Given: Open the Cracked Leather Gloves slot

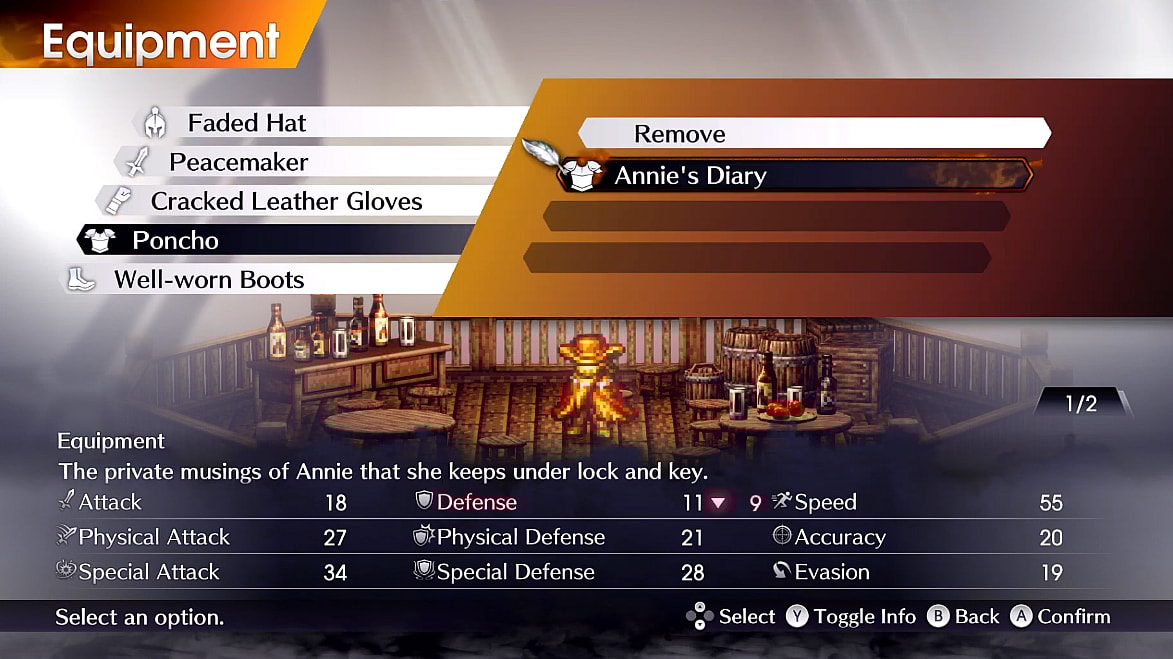Looking at the screenshot, I should (286, 201).
